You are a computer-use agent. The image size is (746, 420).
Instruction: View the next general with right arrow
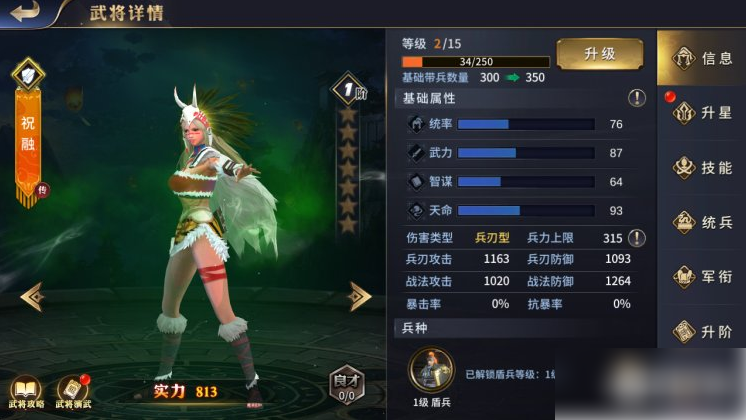[359, 295]
